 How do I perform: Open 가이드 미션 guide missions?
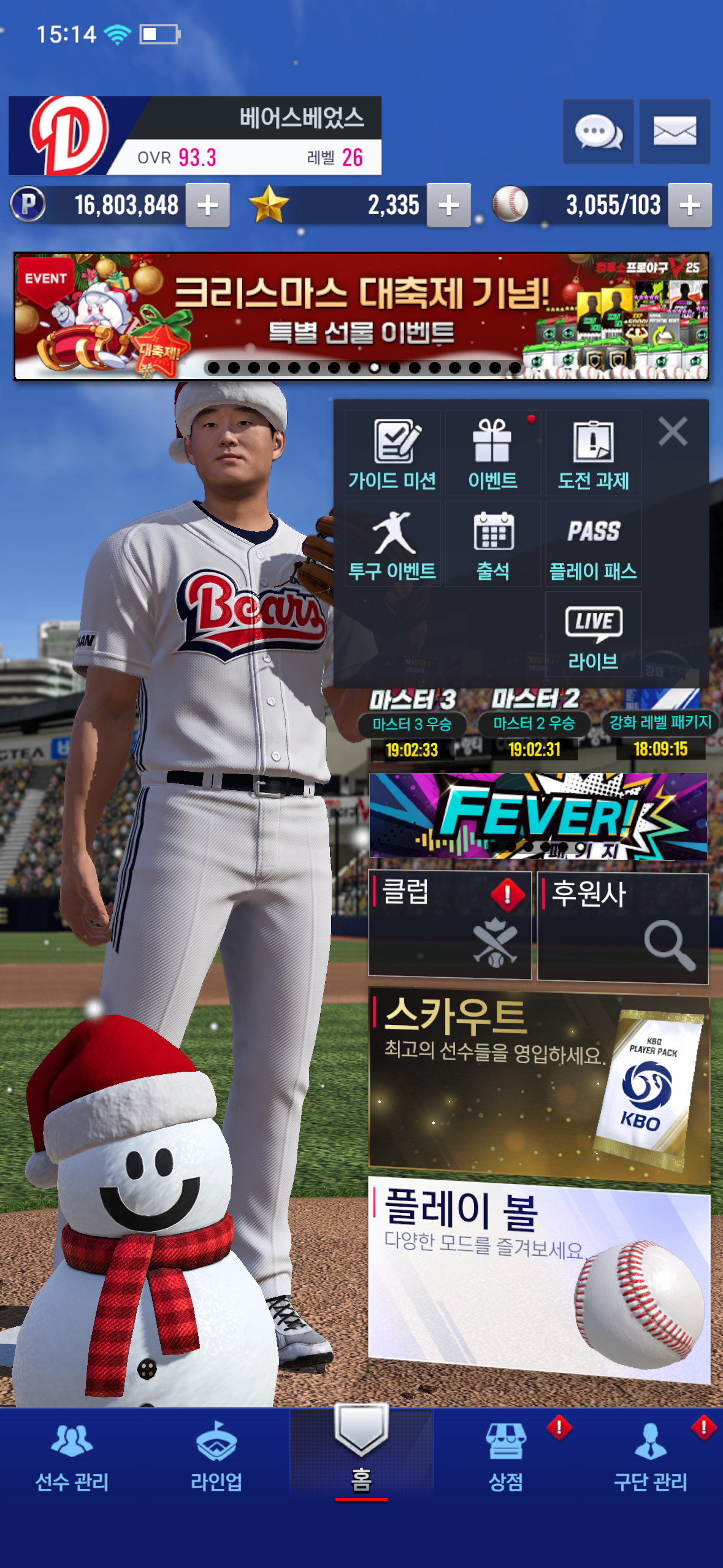tap(392, 453)
